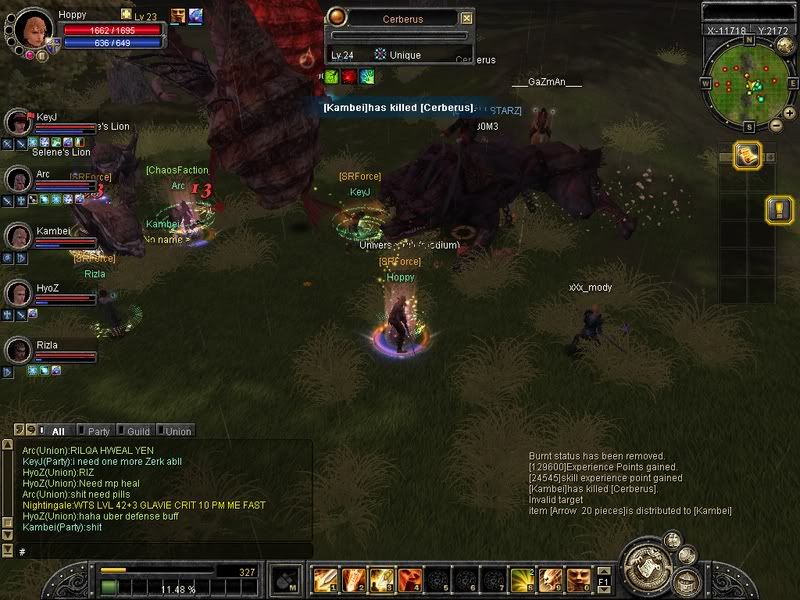800x600 pixels.
Task: Select party member Arc's portrait
Action: pyautogui.click(x=19, y=179)
